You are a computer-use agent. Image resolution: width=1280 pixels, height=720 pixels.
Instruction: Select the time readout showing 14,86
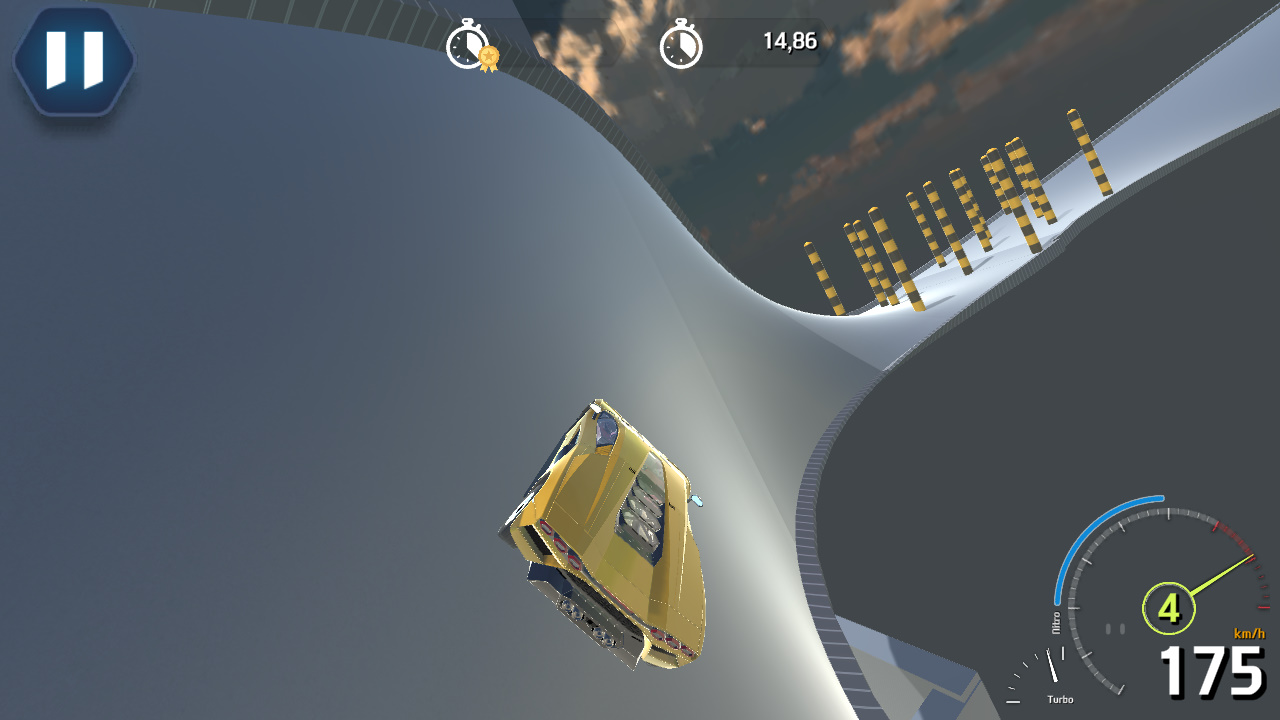pyautogui.click(x=790, y=42)
